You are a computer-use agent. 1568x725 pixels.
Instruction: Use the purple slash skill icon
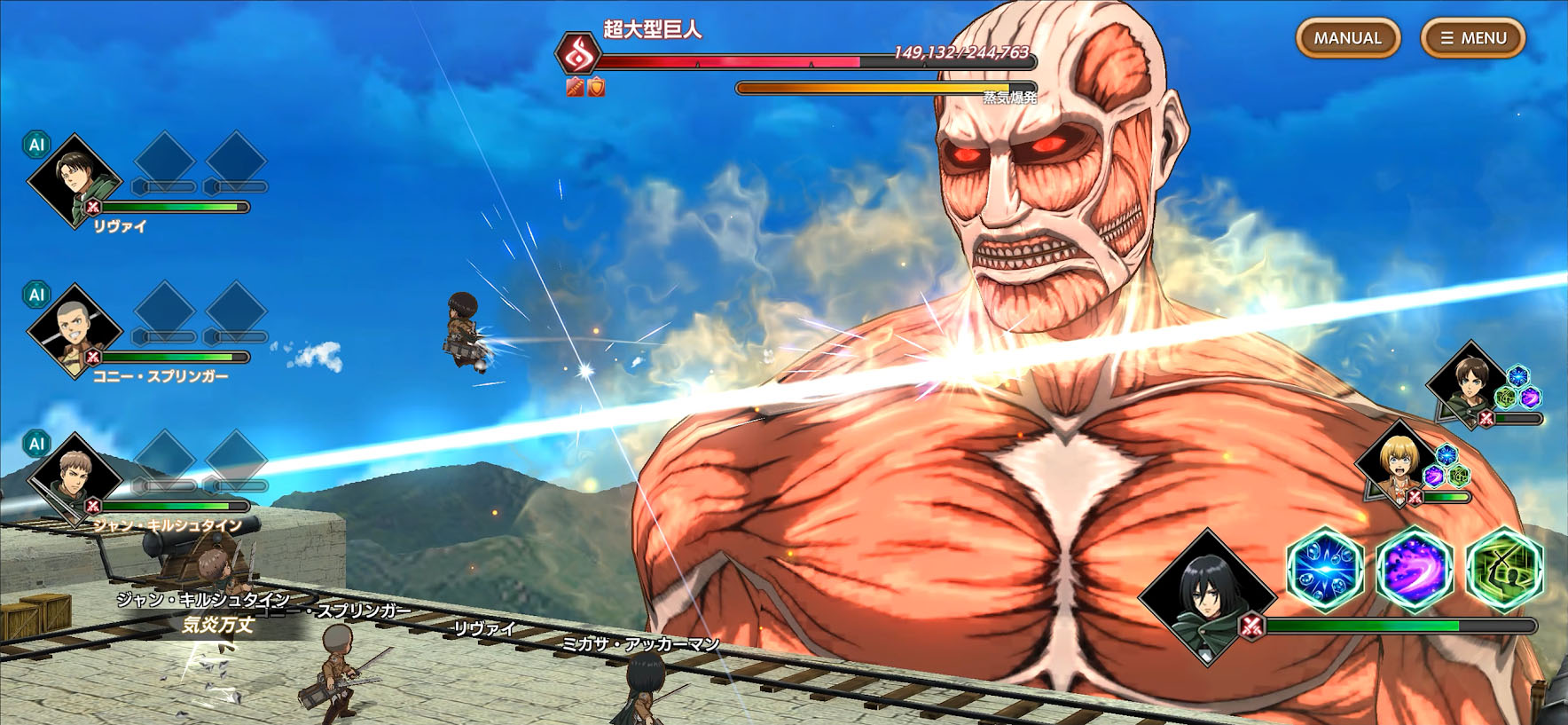1414,569
